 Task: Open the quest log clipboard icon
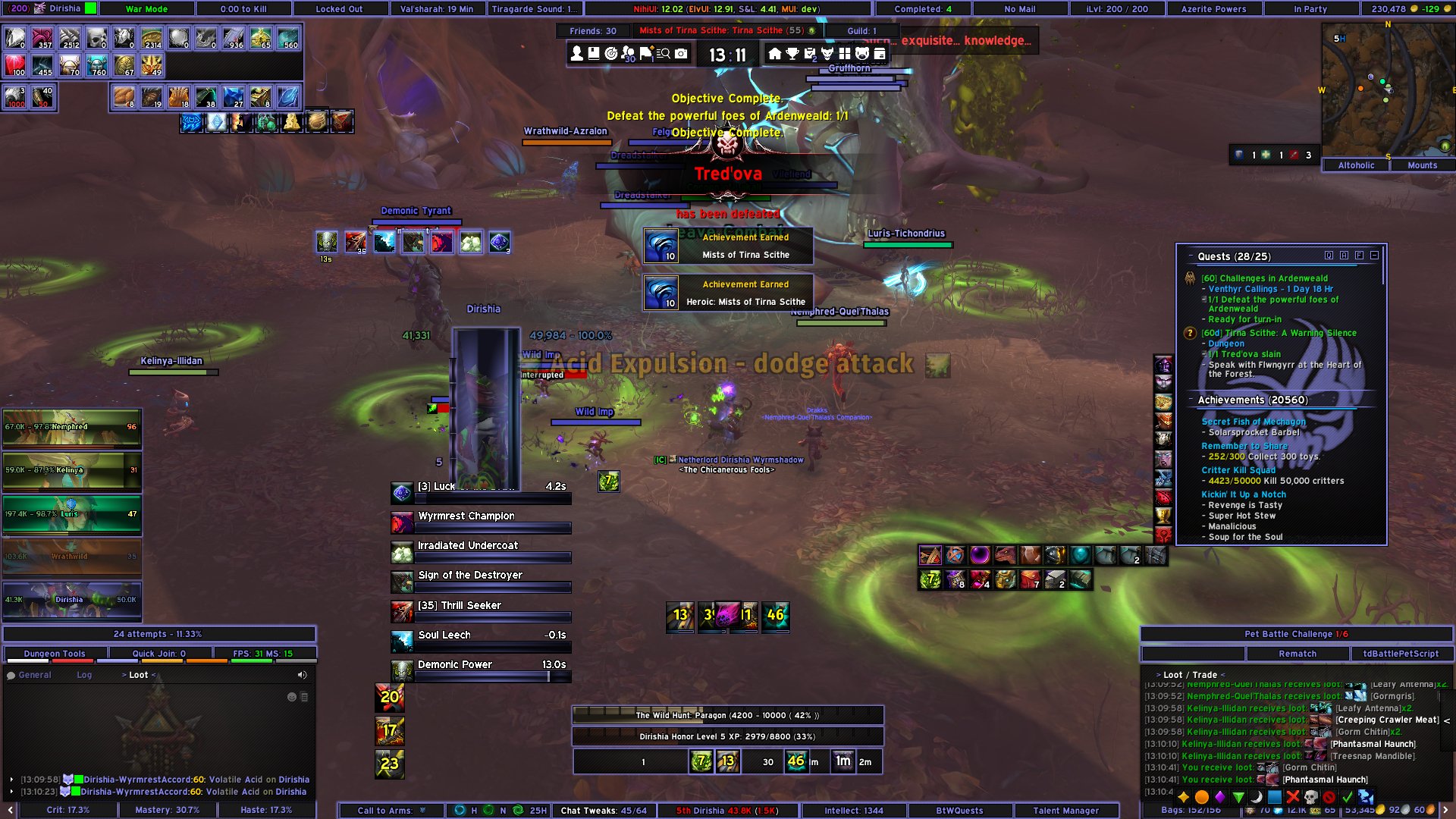[811, 54]
